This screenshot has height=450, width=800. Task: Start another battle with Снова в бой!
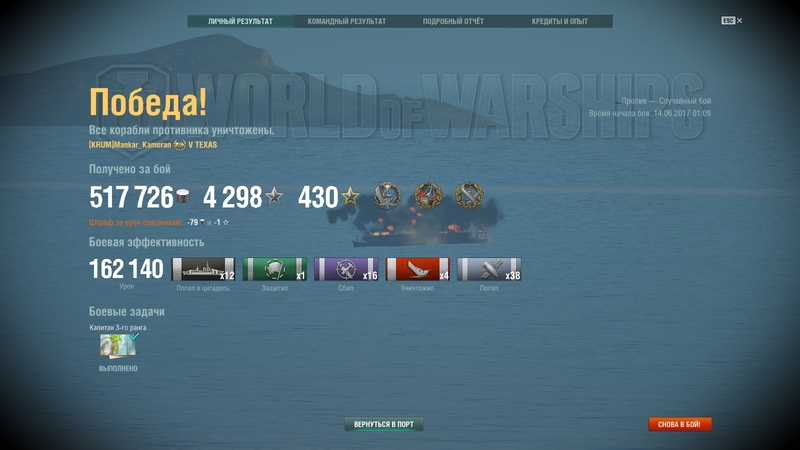click(679, 424)
